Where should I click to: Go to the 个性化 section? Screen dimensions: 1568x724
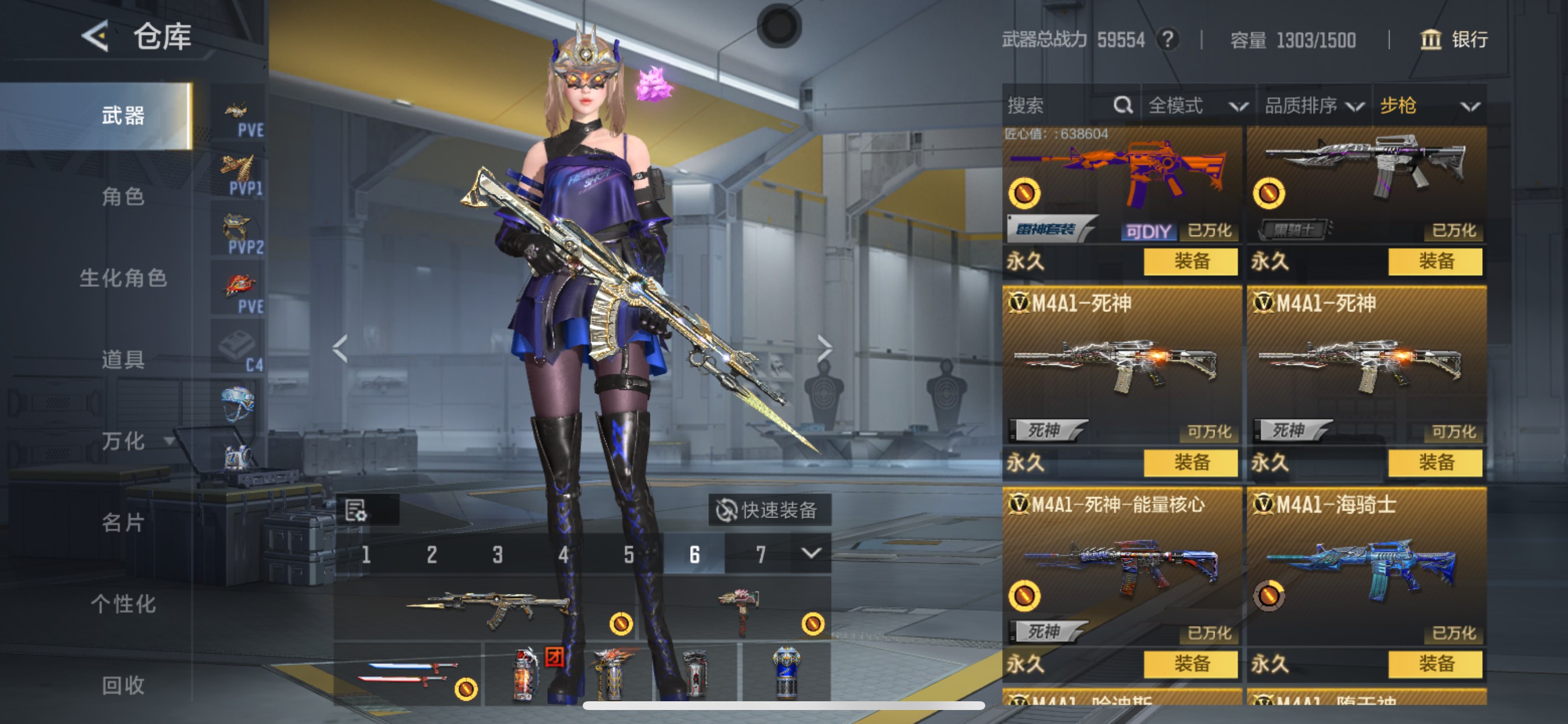coord(123,604)
